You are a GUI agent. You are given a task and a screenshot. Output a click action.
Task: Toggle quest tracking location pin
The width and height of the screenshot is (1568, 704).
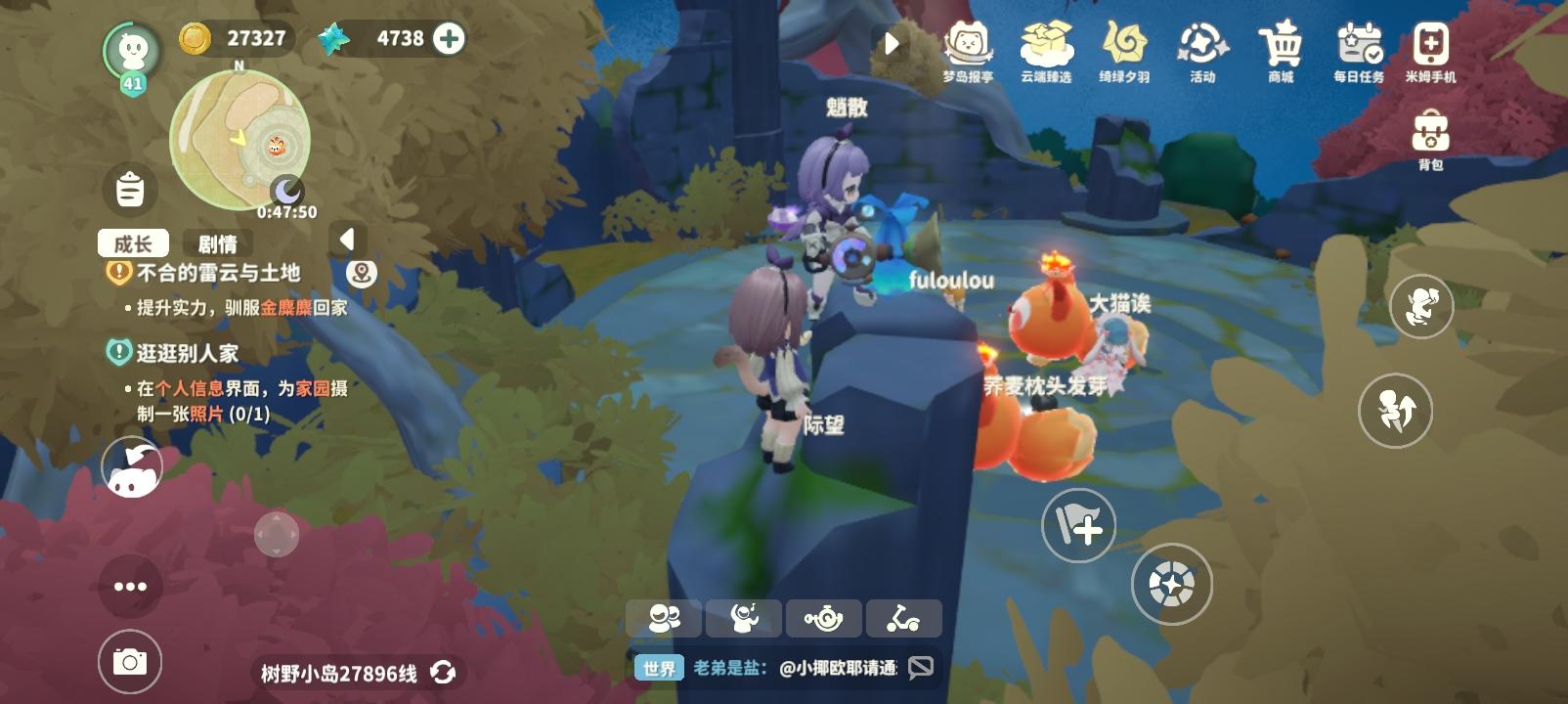[x=362, y=275]
